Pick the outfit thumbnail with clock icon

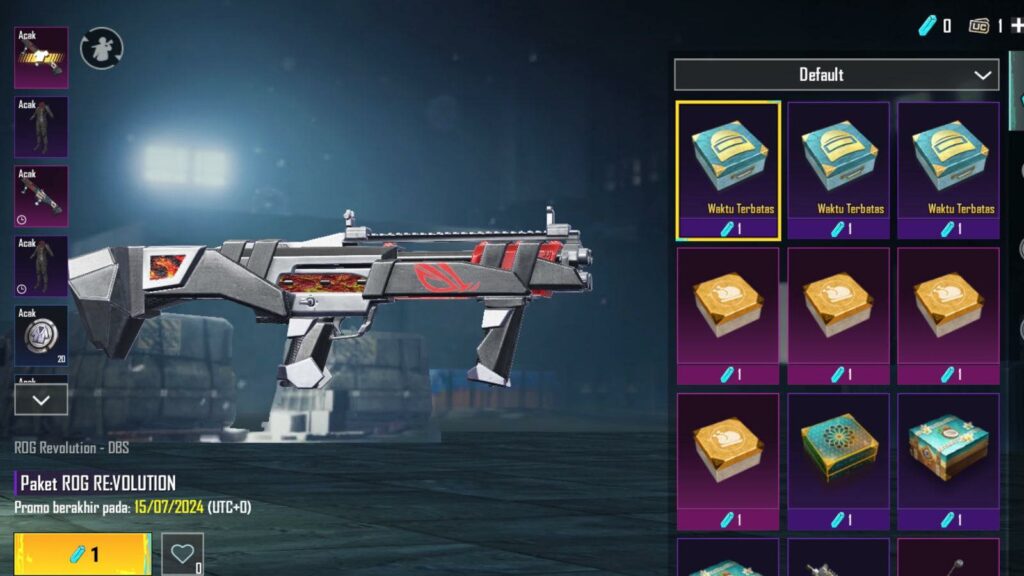[41, 266]
